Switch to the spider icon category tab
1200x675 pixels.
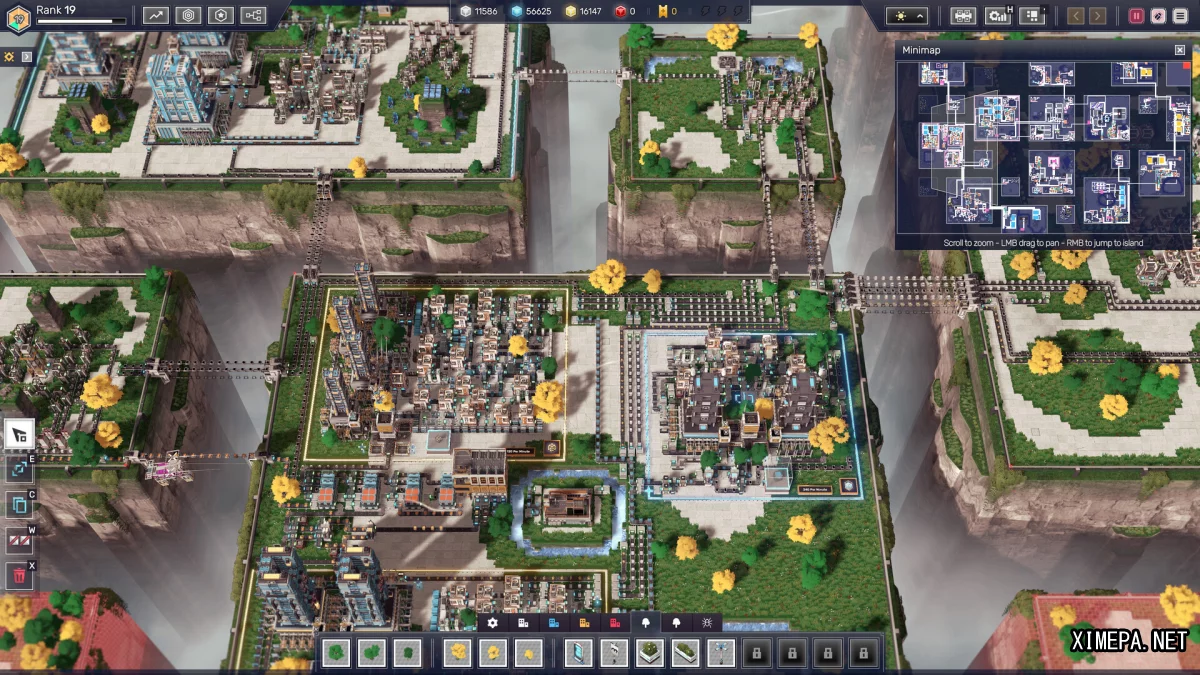pos(707,622)
